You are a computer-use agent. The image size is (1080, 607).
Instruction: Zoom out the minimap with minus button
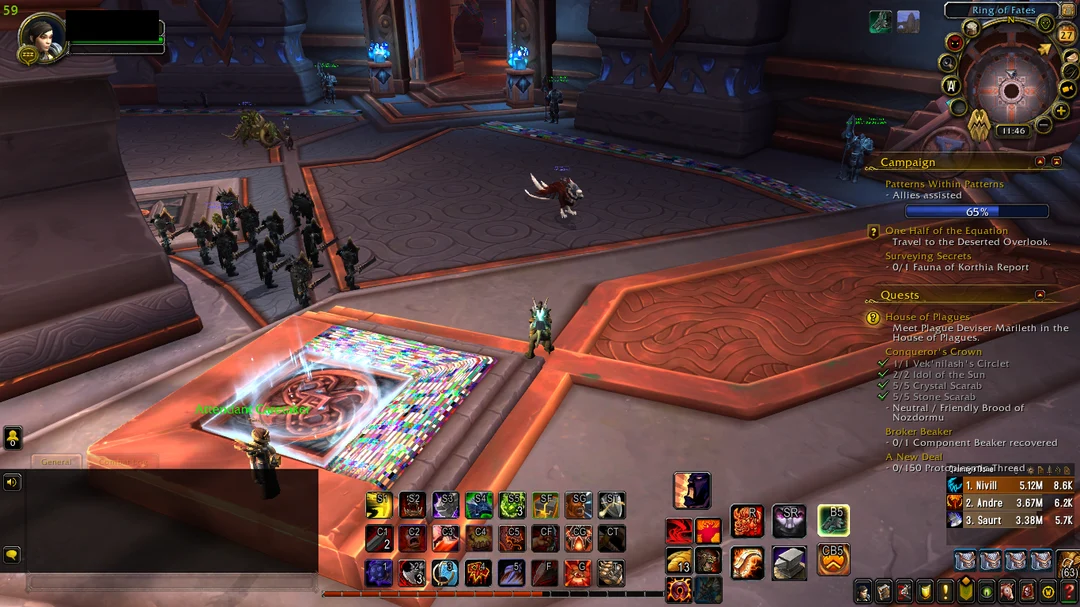[1043, 126]
